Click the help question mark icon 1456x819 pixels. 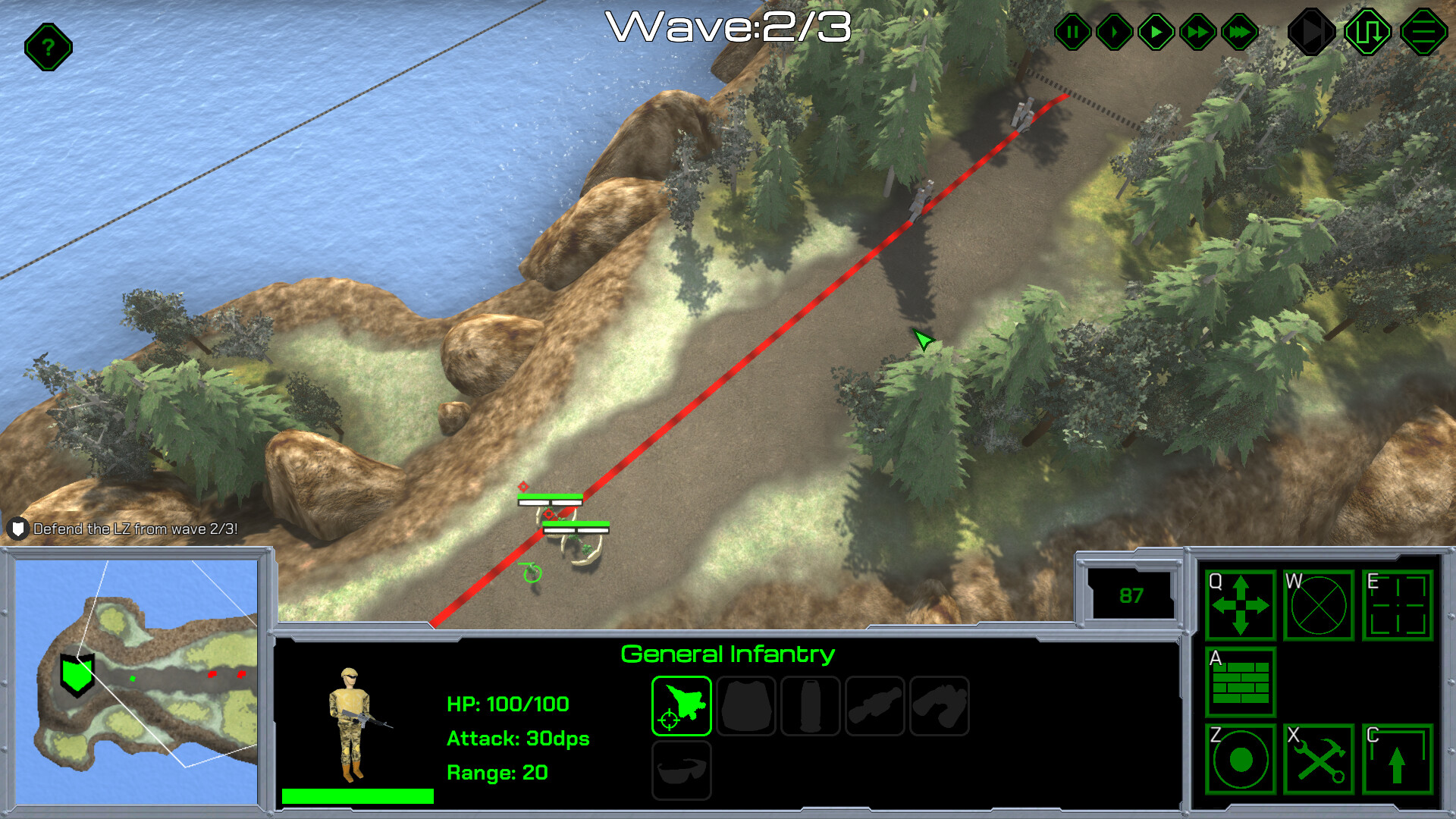(x=47, y=47)
